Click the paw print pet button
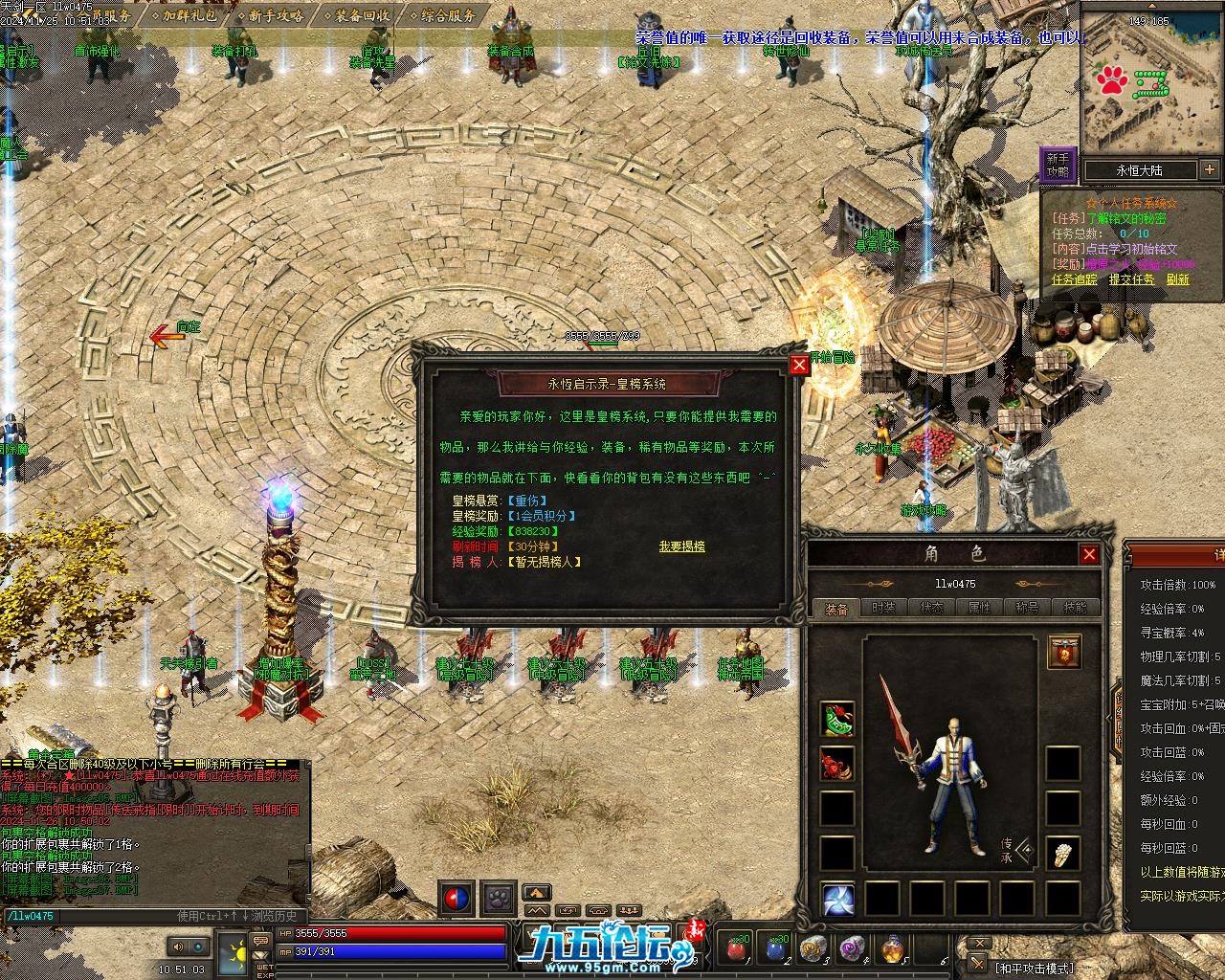The height and width of the screenshot is (980, 1225). [498, 898]
